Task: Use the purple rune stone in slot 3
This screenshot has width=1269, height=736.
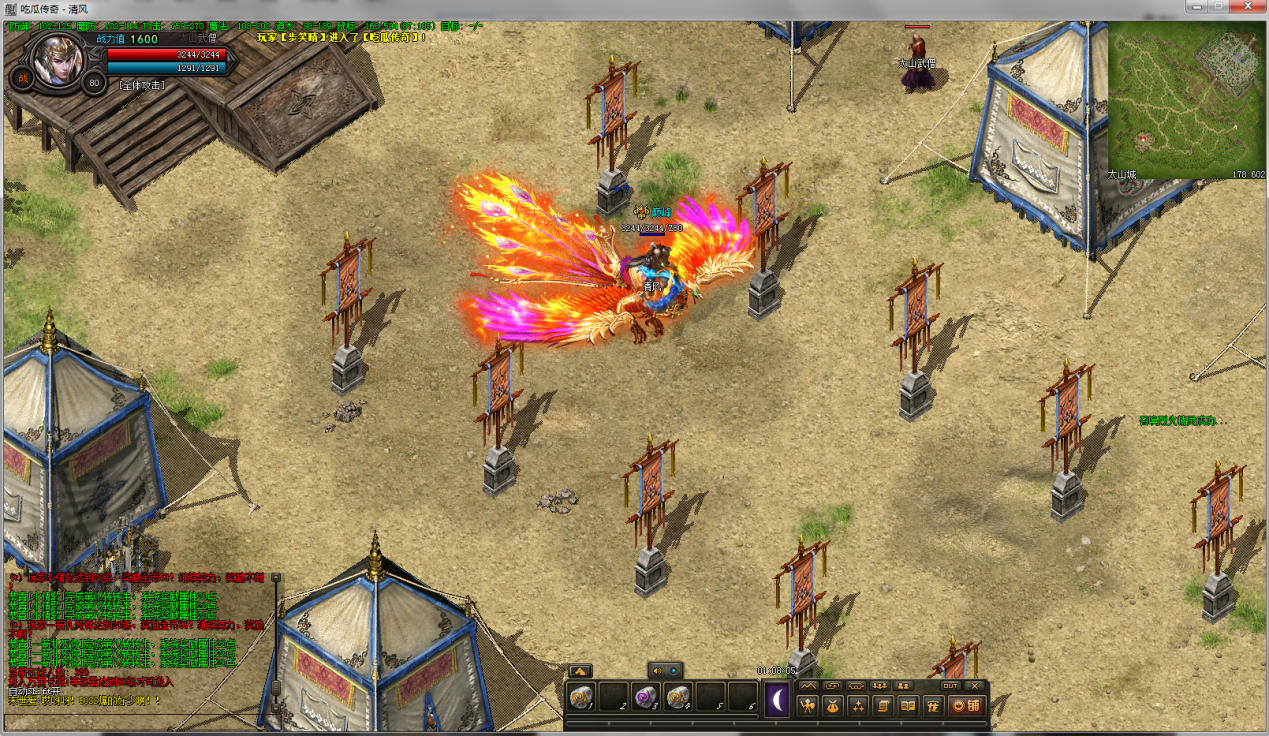Action: (646, 697)
